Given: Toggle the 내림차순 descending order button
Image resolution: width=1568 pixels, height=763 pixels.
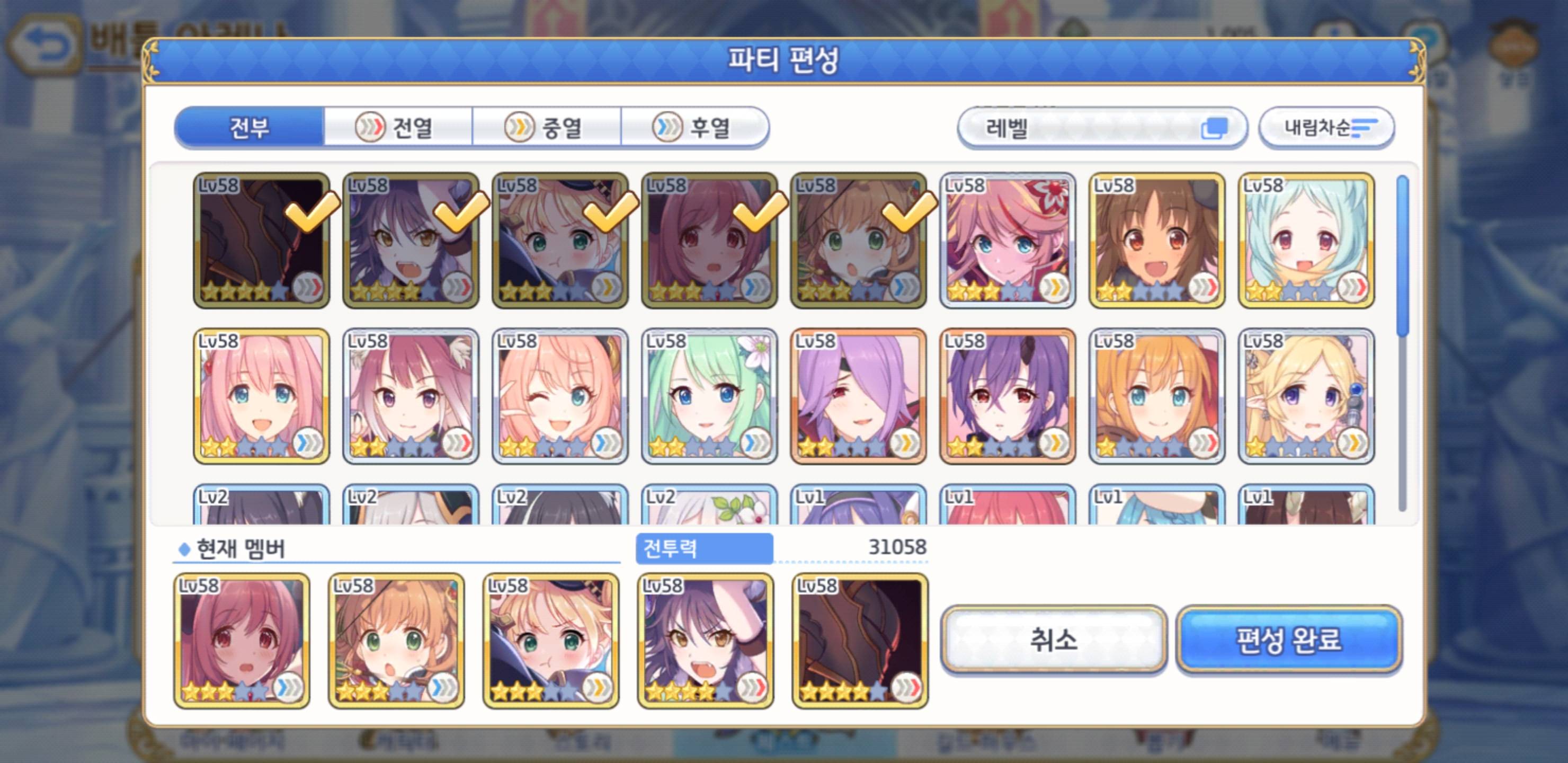Looking at the screenshot, I should (x=1326, y=128).
